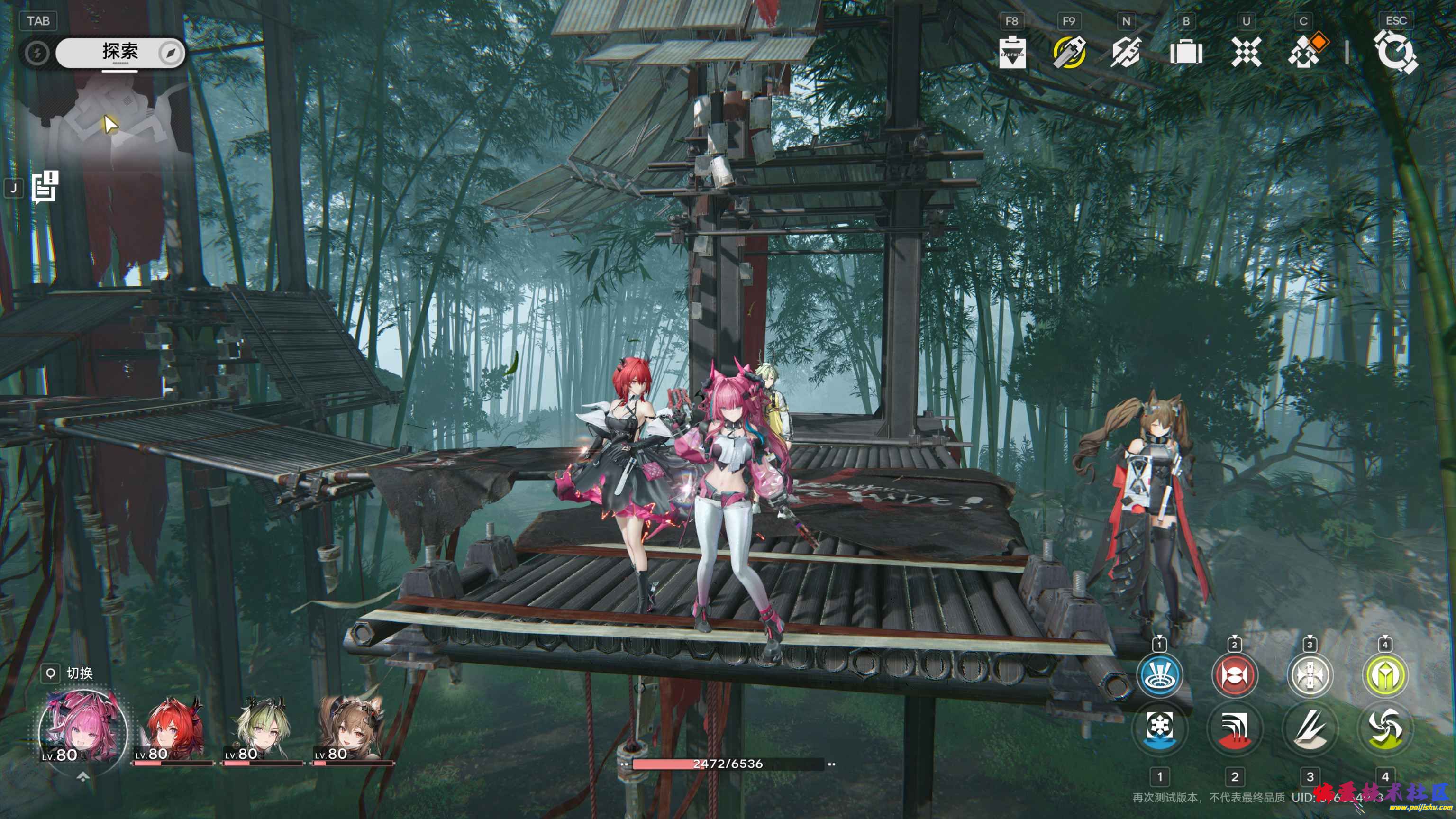Click the yellow circled tool icon

[1069, 53]
